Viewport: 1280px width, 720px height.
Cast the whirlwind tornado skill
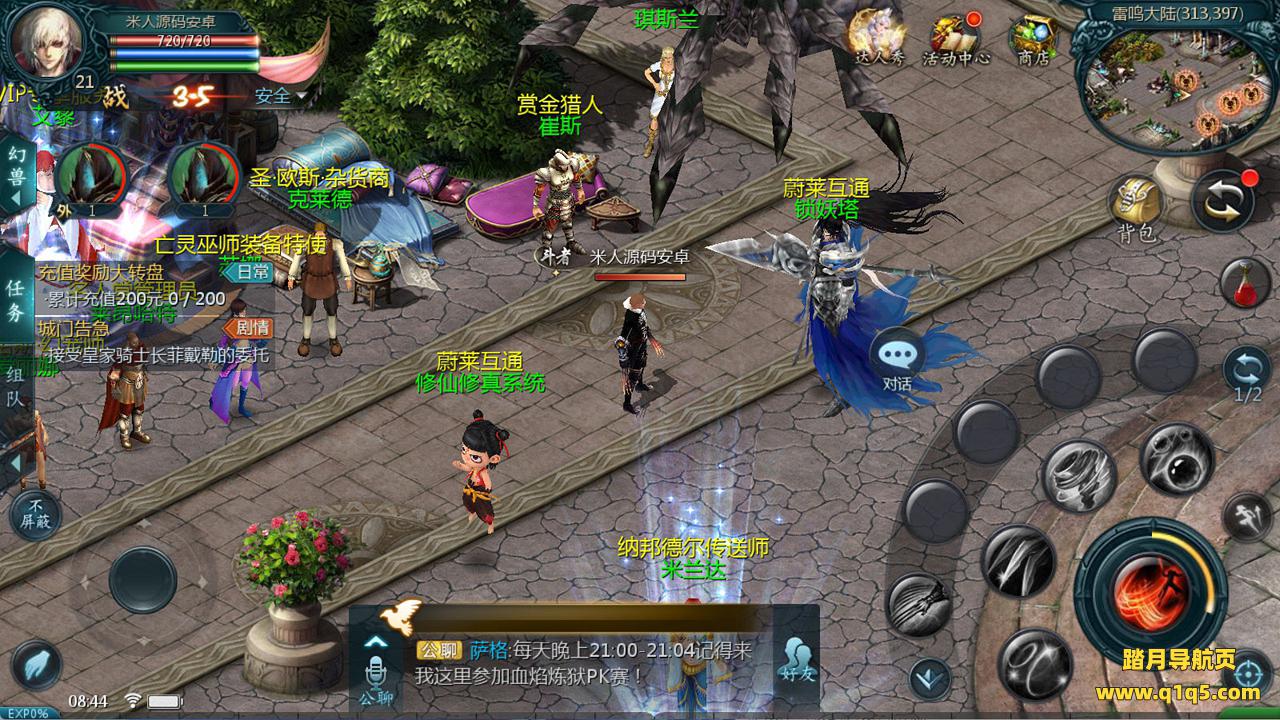(1078, 475)
